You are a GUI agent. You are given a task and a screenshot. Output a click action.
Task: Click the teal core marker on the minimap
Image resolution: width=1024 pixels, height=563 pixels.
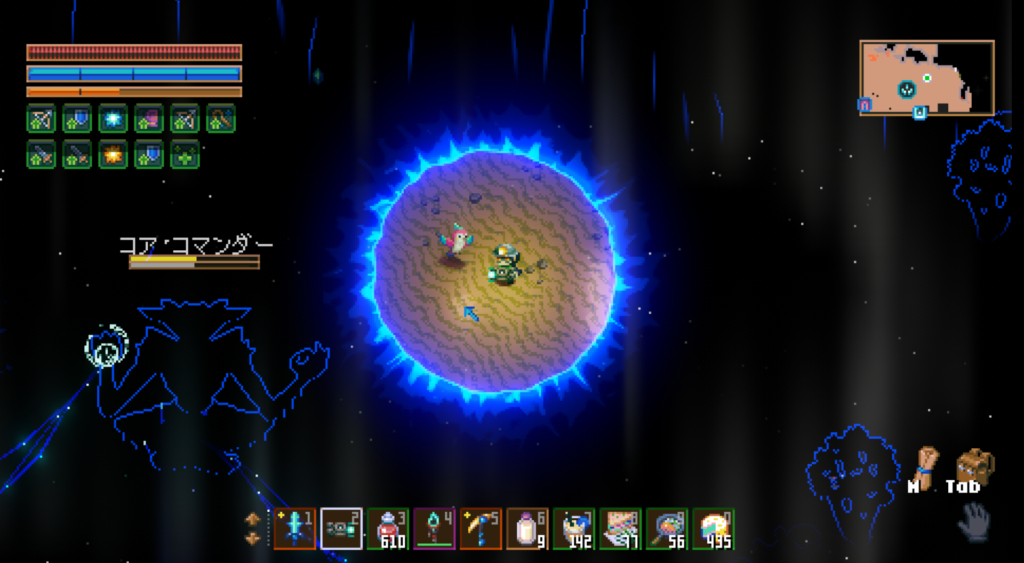pos(907,89)
